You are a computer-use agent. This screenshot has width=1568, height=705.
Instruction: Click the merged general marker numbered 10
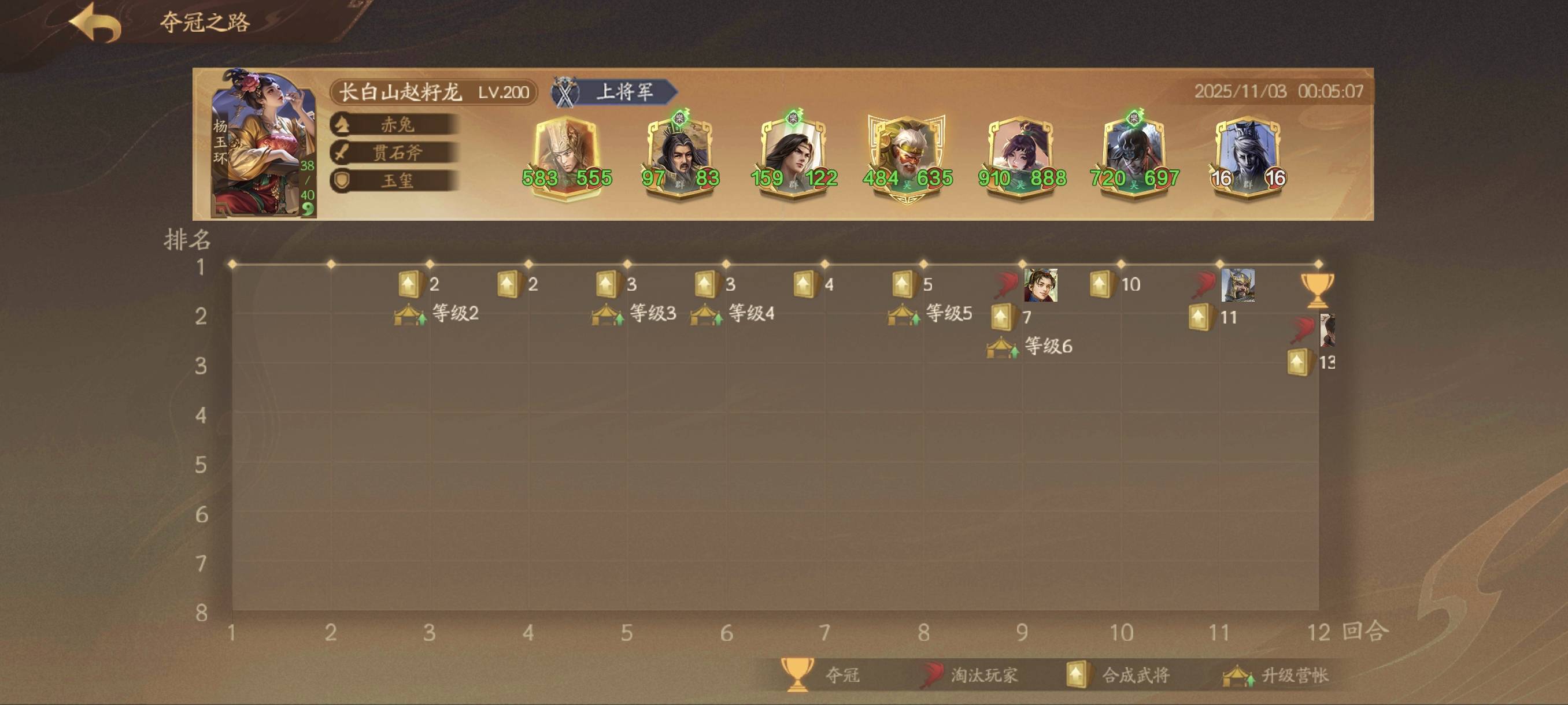click(1101, 284)
